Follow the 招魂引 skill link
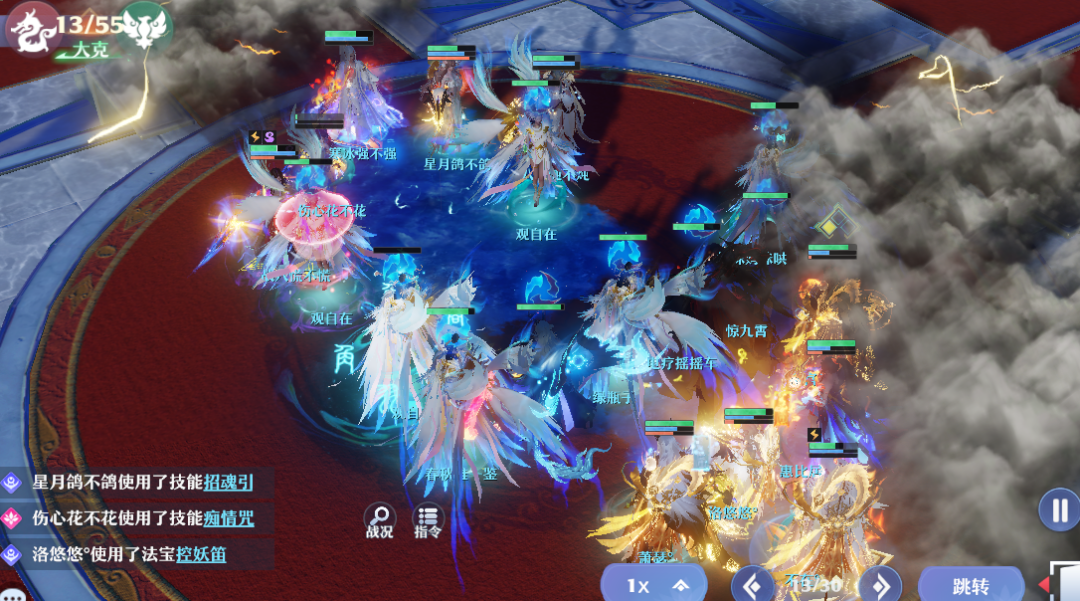This screenshot has height=601, width=1080. click(228, 483)
